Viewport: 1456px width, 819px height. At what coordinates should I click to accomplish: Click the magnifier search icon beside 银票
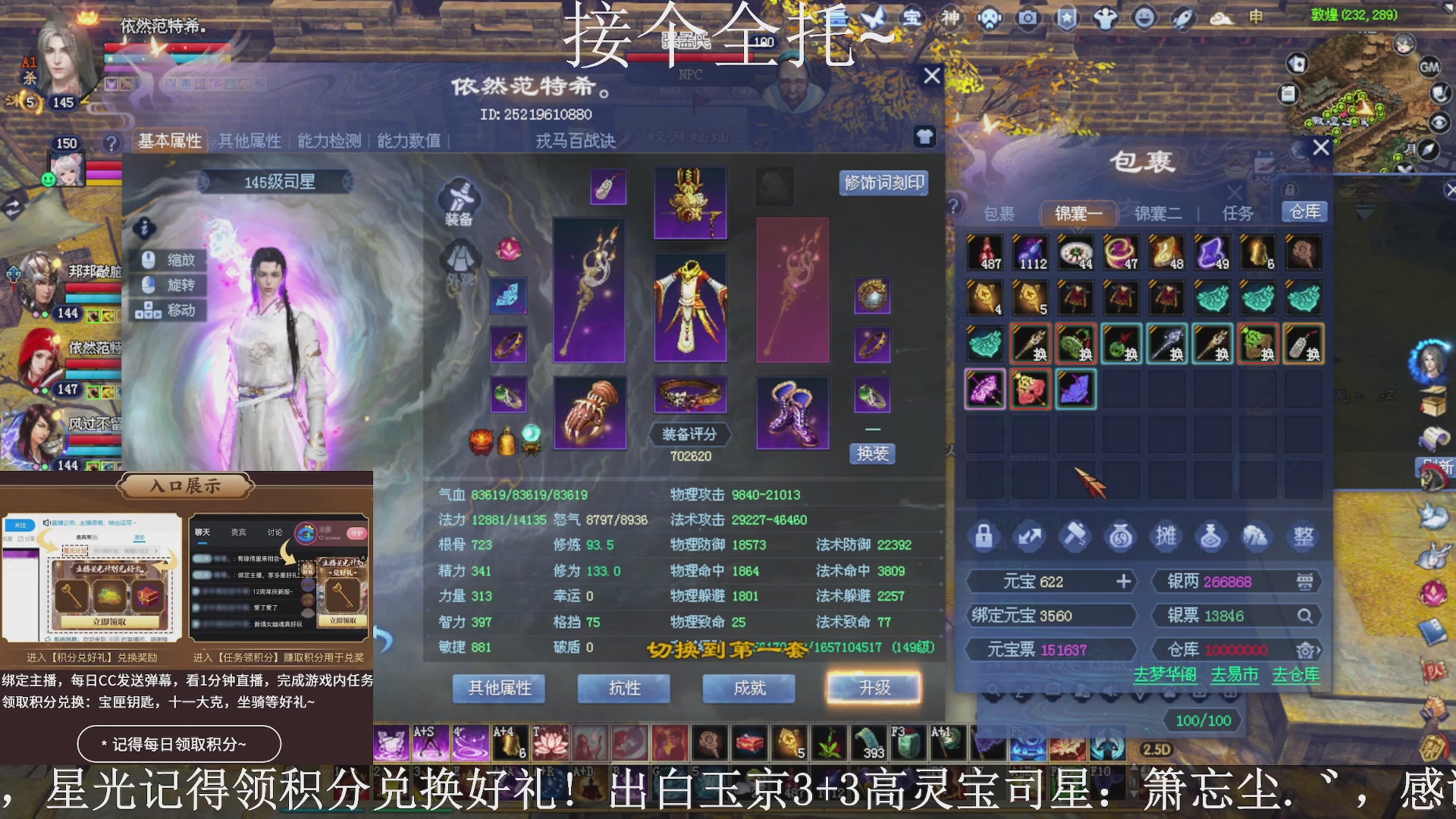1306,616
